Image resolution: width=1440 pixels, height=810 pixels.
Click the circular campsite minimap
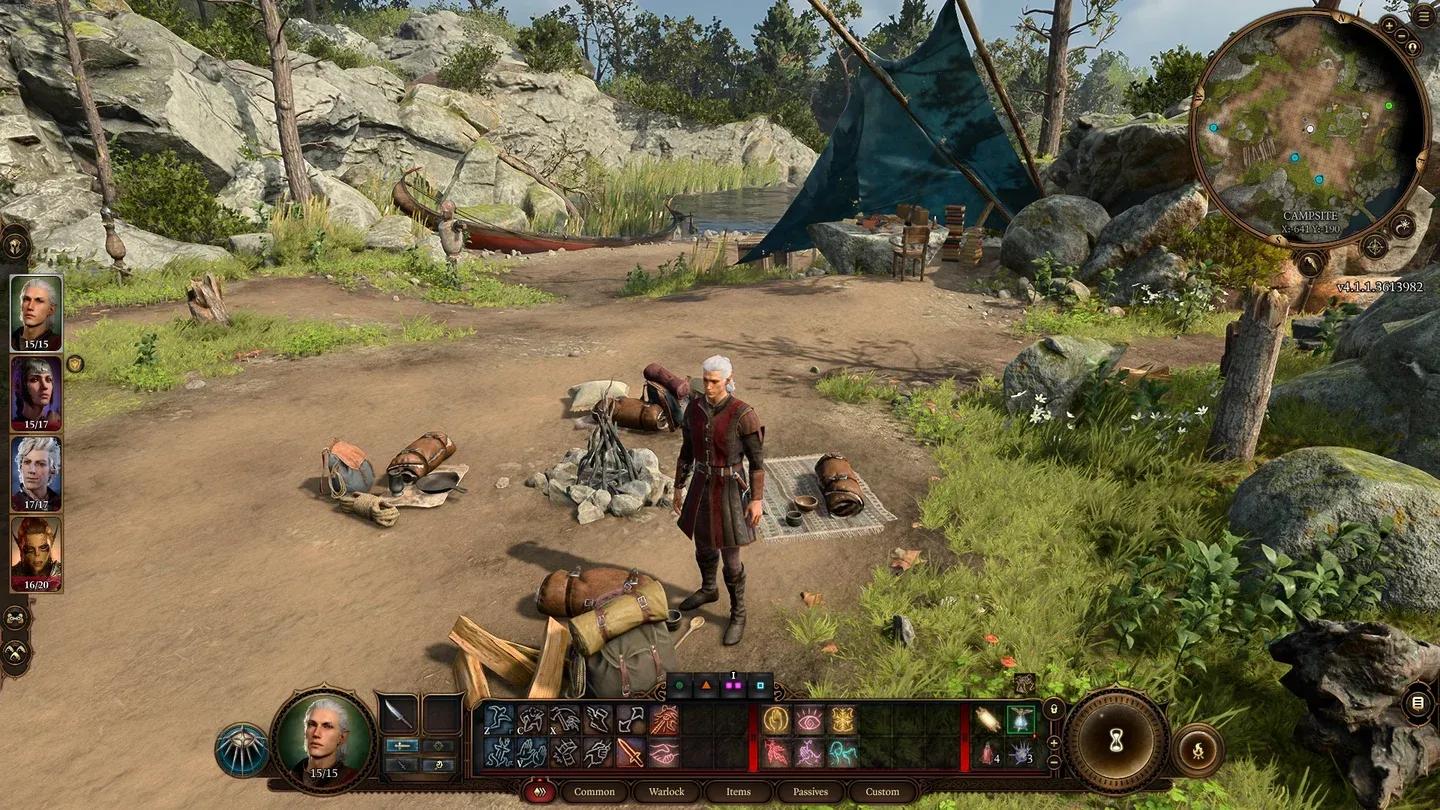(1309, 127)
